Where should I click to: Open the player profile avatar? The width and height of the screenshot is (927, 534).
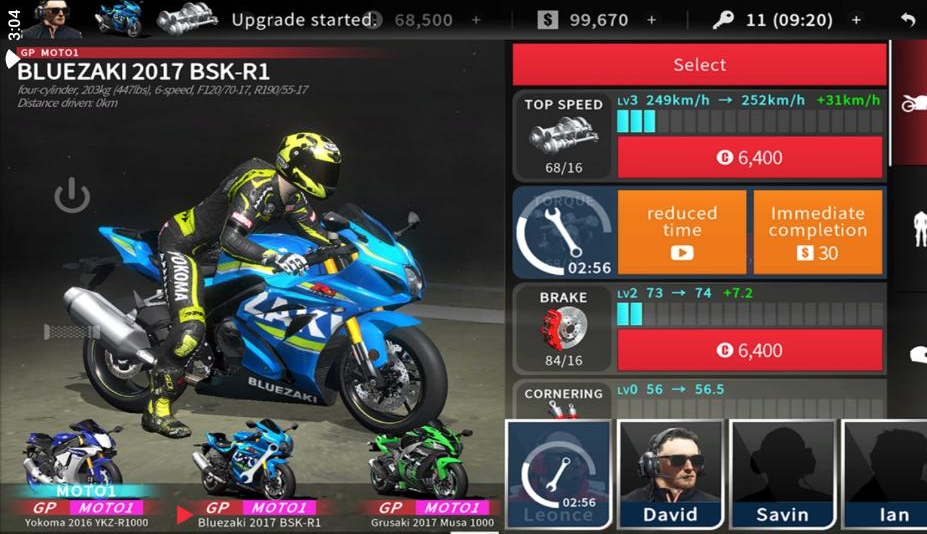point(51,19)
